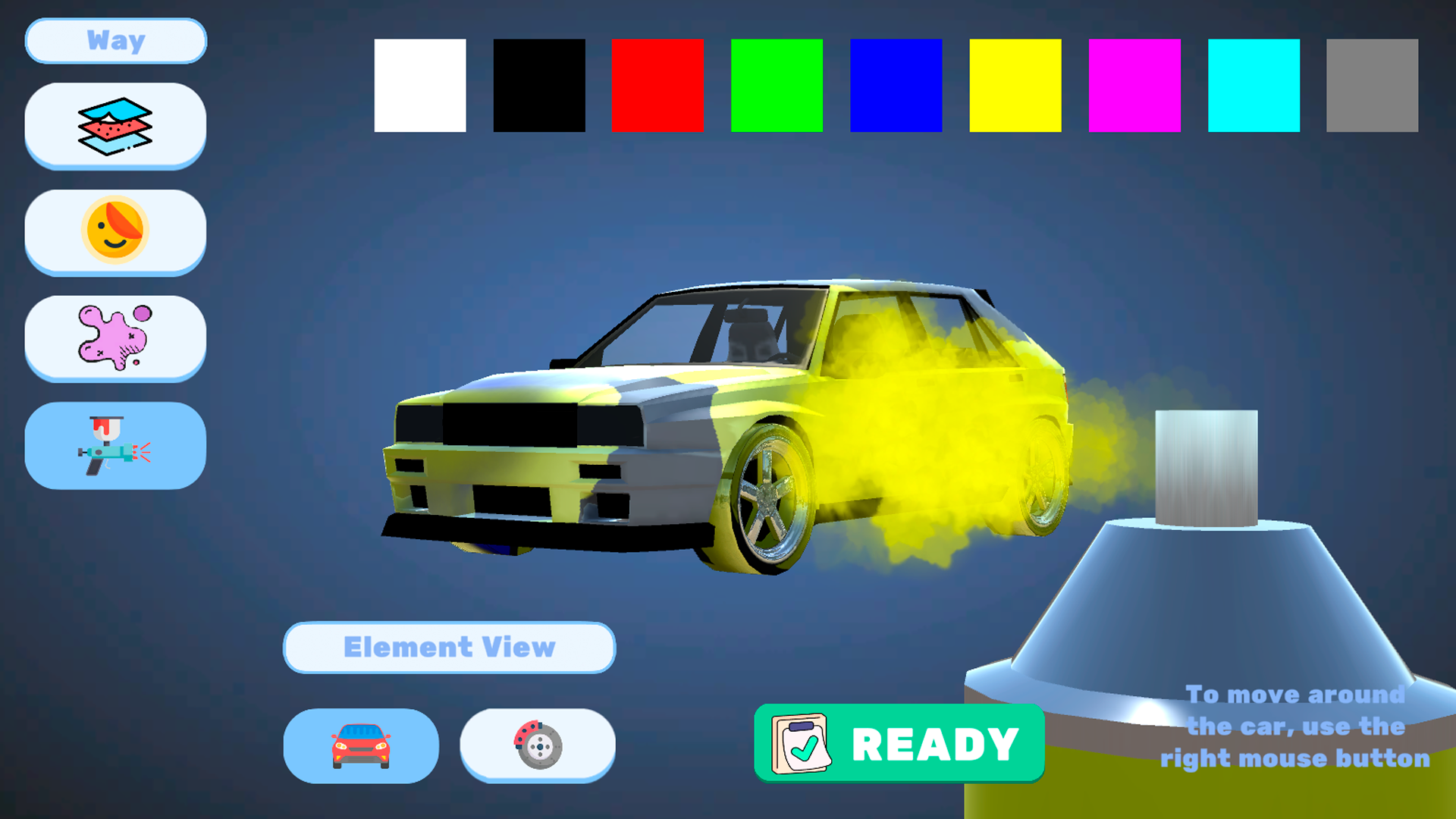This screenshot has height=819, width=1456.
Task: Open the sticker smiley face tool
Action: click(115, 231)
